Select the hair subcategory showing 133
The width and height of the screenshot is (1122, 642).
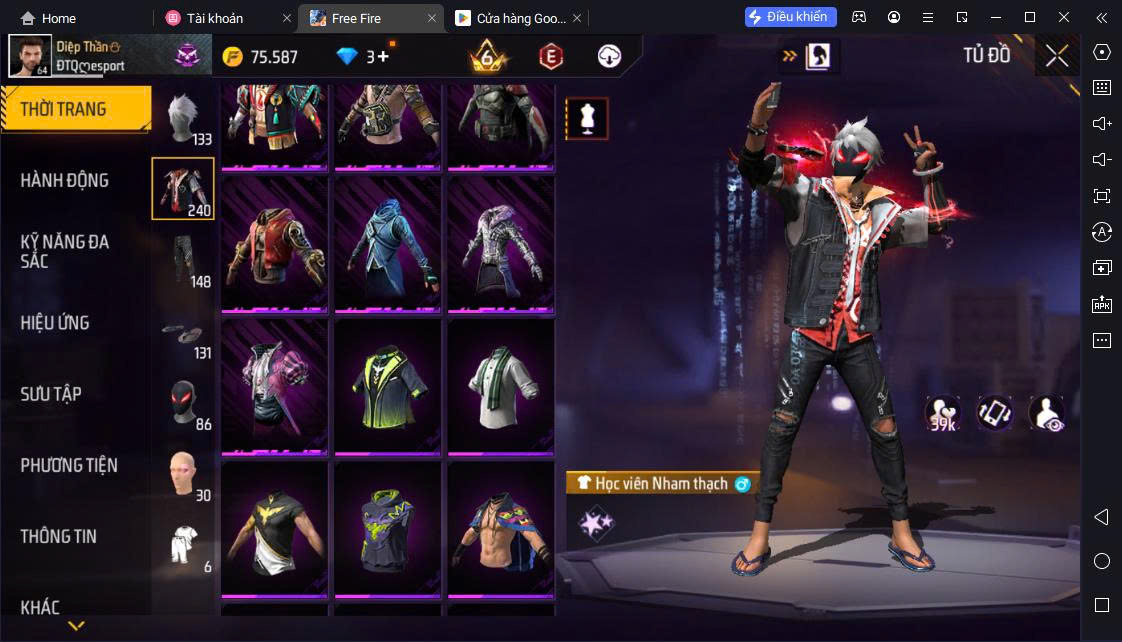pos(183,119)
